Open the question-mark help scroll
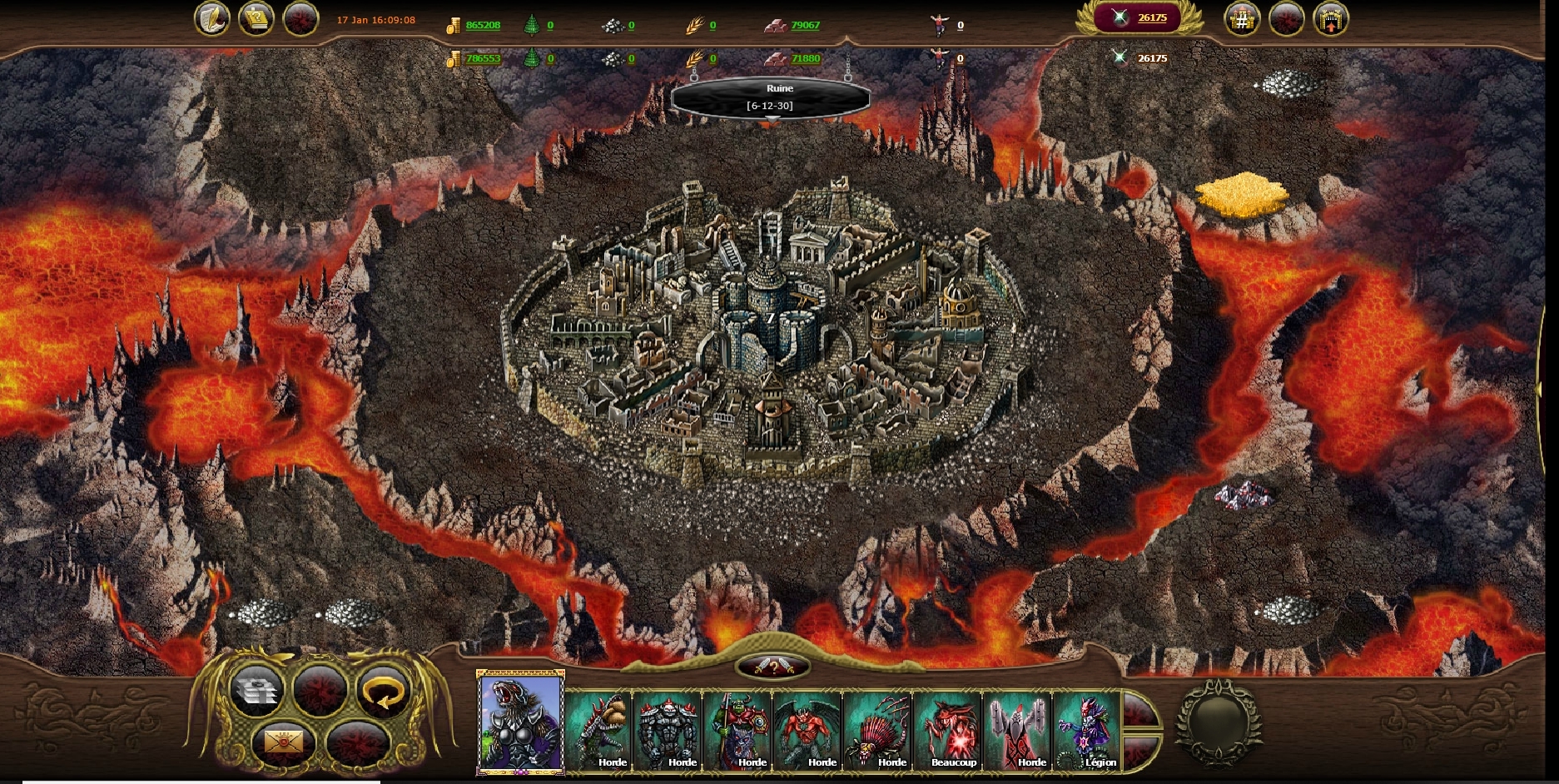This screenshot has width=1559, height=784. tap(256, 18)
